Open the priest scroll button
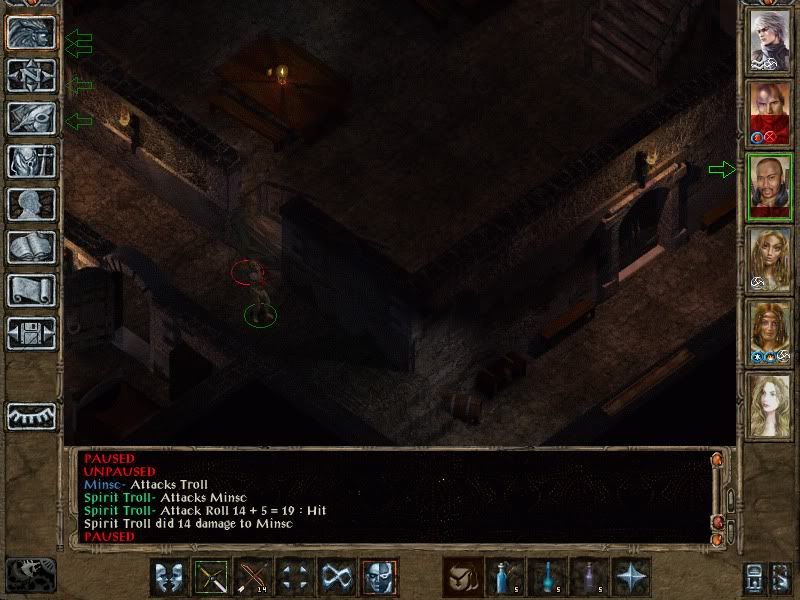 [30, 291]
